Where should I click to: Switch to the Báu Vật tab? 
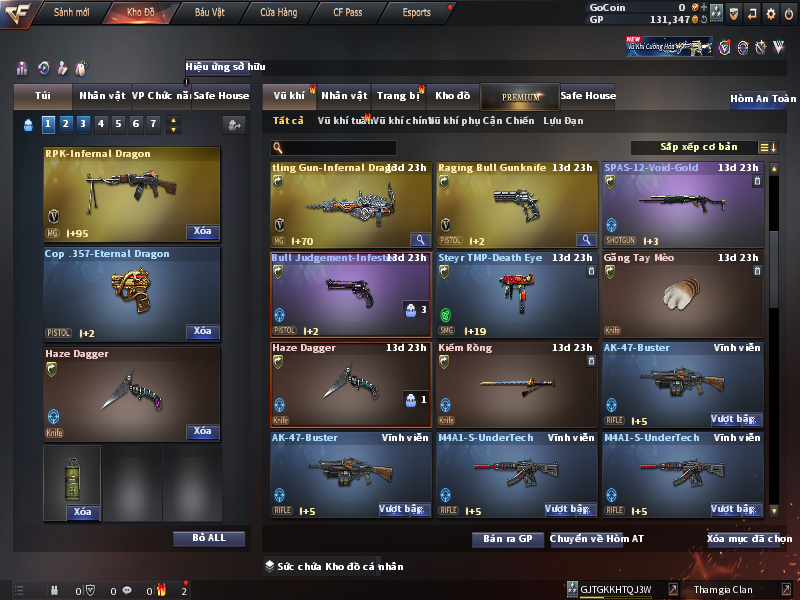click(x=210, y=13)
